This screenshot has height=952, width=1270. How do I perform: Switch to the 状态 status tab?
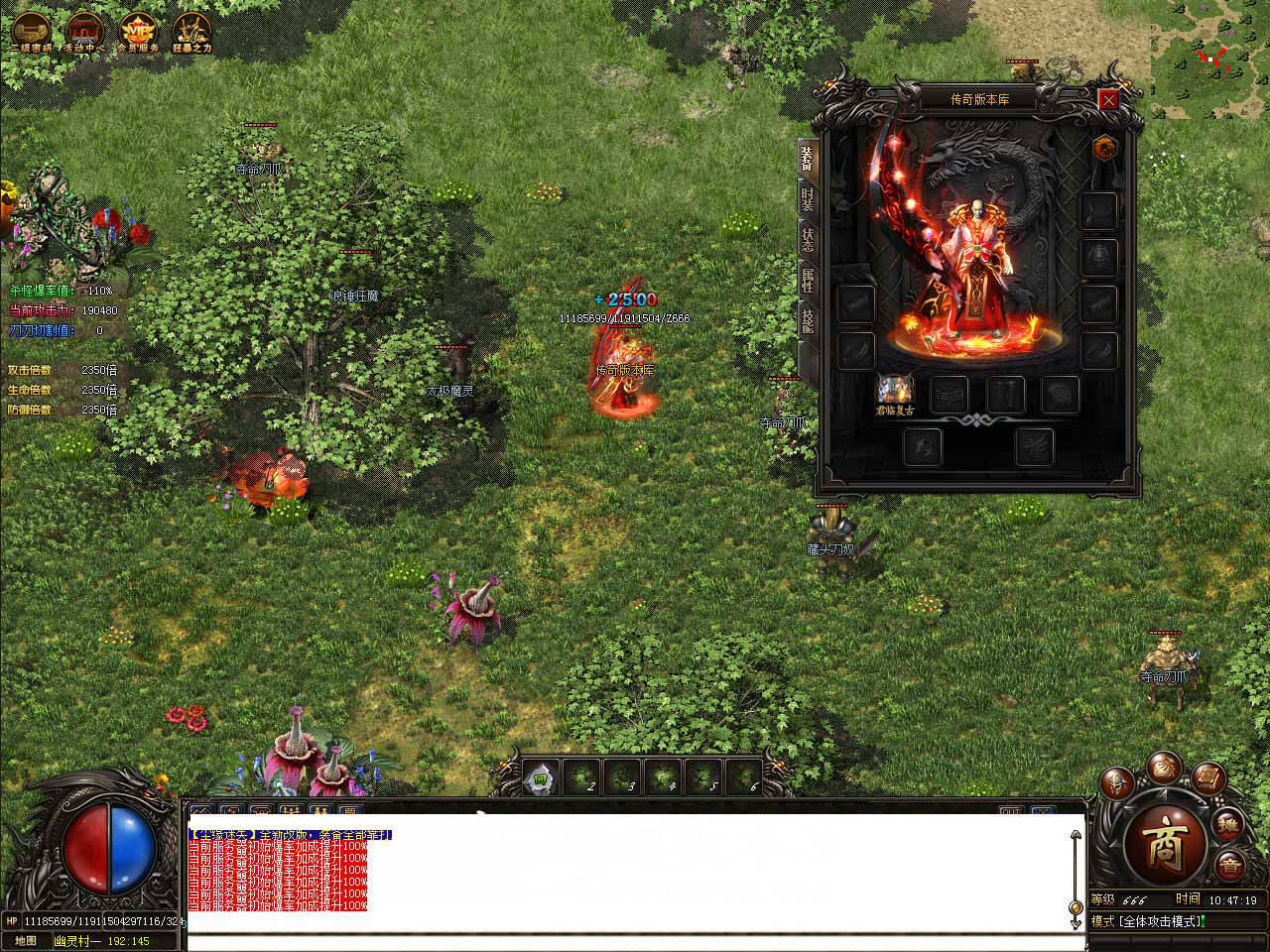click(807, 239)
